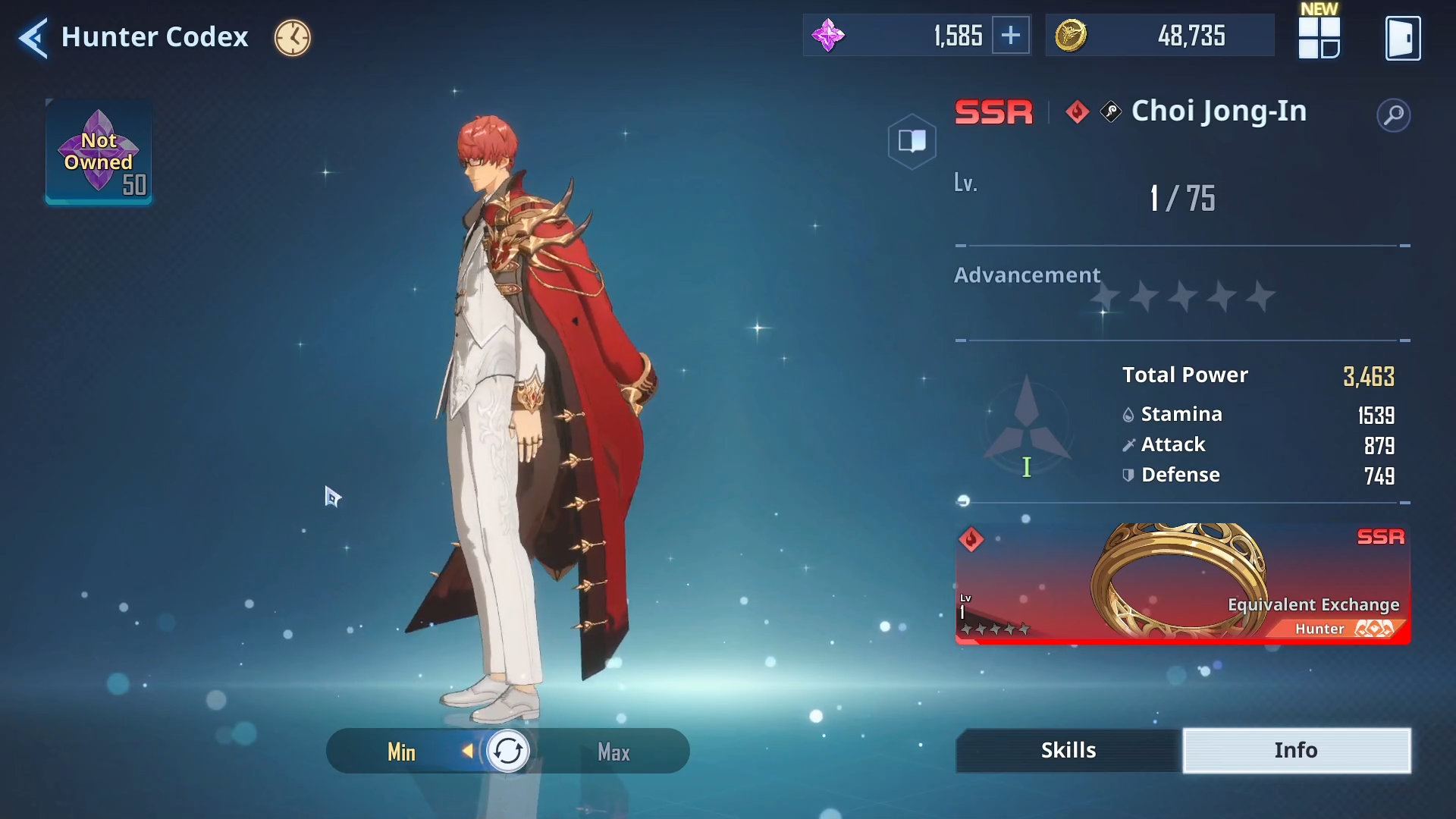Click the magnifier next to Choi Jong-In
Viewport: 1456px width, 819px height.
1393,115
